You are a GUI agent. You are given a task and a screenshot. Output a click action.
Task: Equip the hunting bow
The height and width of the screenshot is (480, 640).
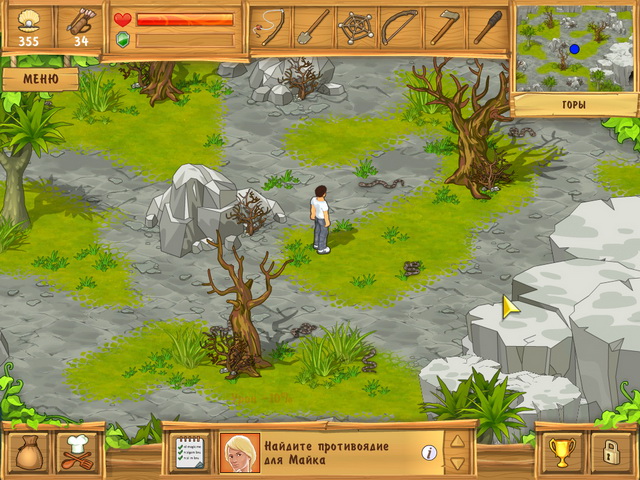tap(400, 27)
